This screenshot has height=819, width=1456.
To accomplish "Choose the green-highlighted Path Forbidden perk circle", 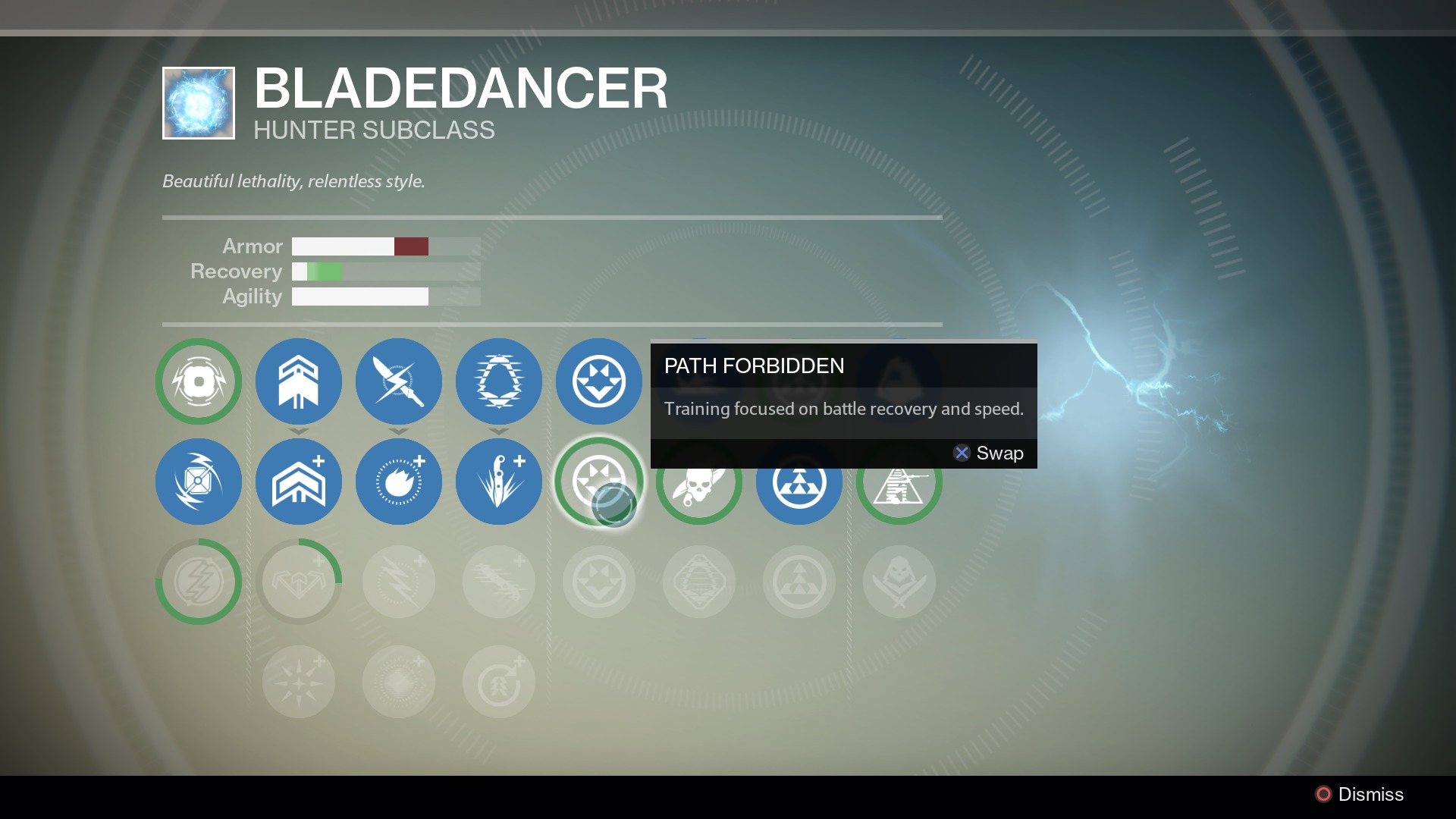I will 599,482.
